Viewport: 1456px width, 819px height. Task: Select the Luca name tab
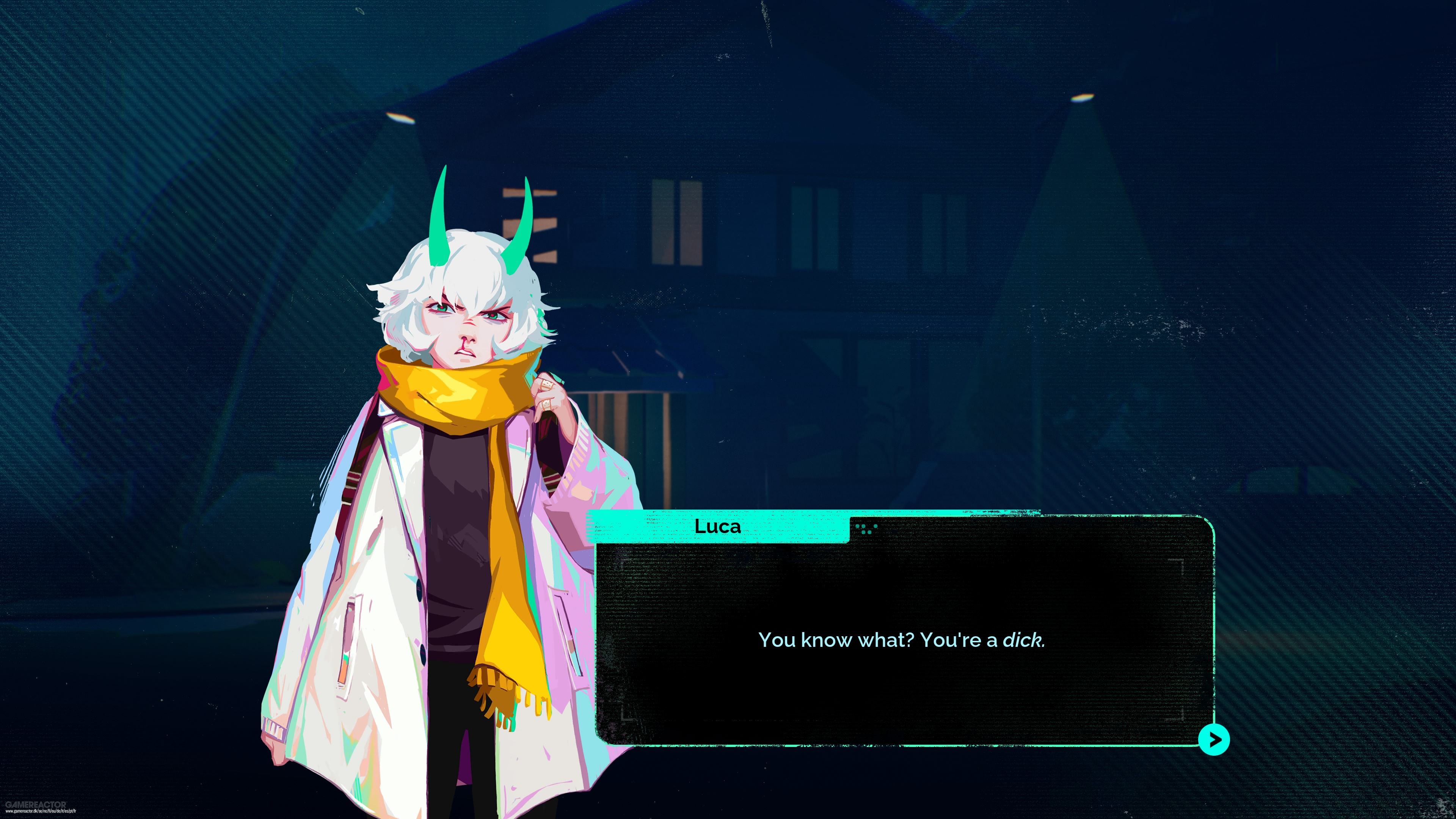point(718,527)
